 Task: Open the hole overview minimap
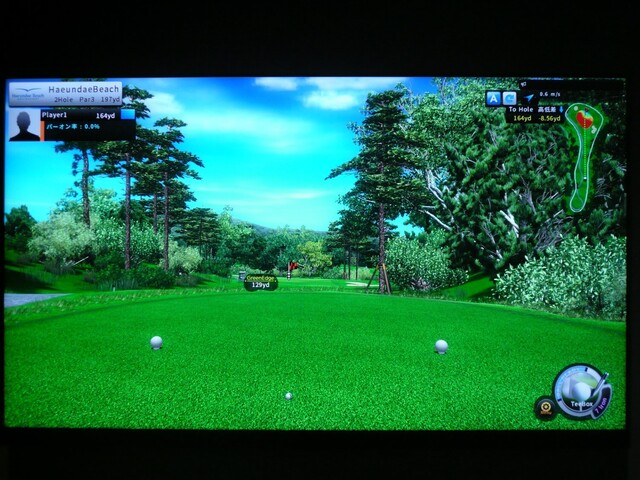584,156
